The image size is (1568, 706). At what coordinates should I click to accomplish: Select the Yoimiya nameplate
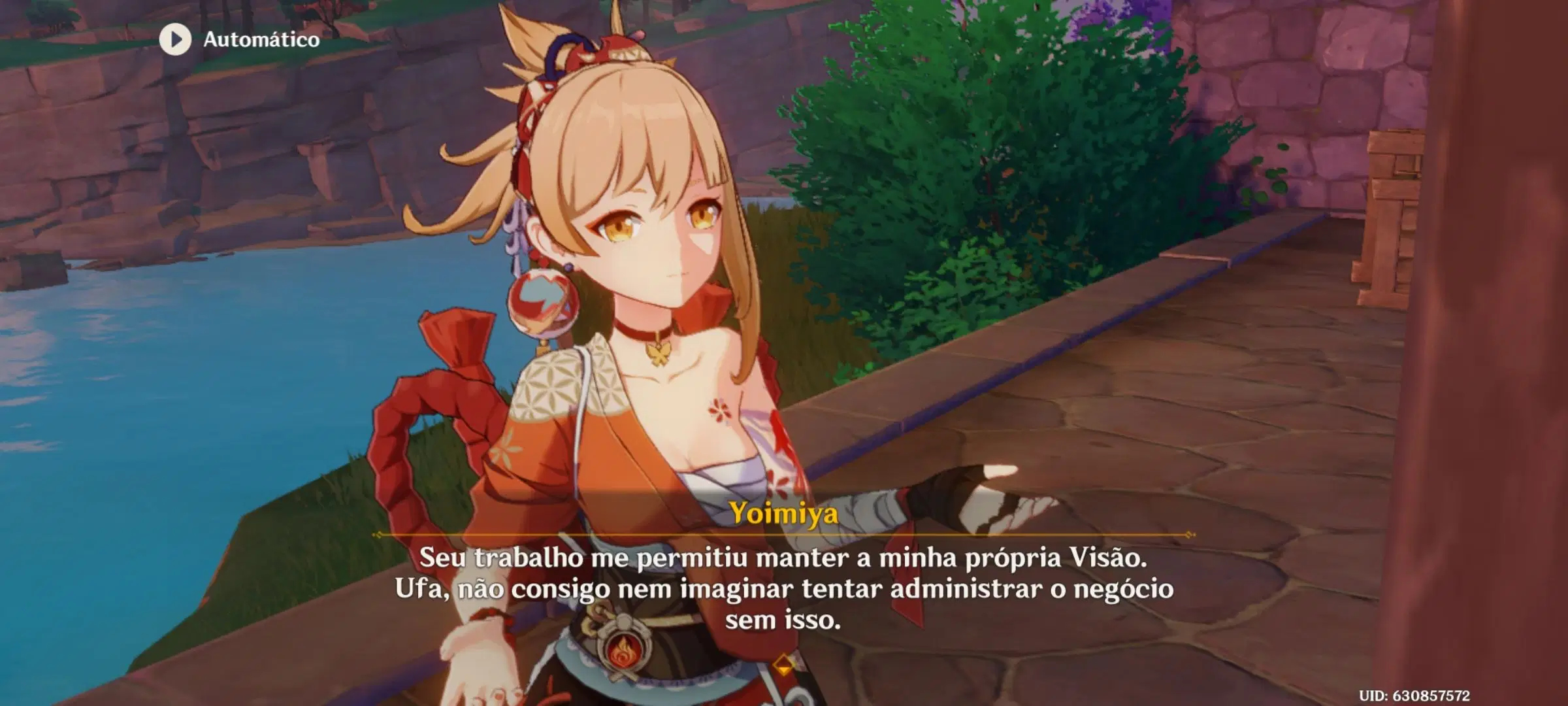[x=784, y=514]
